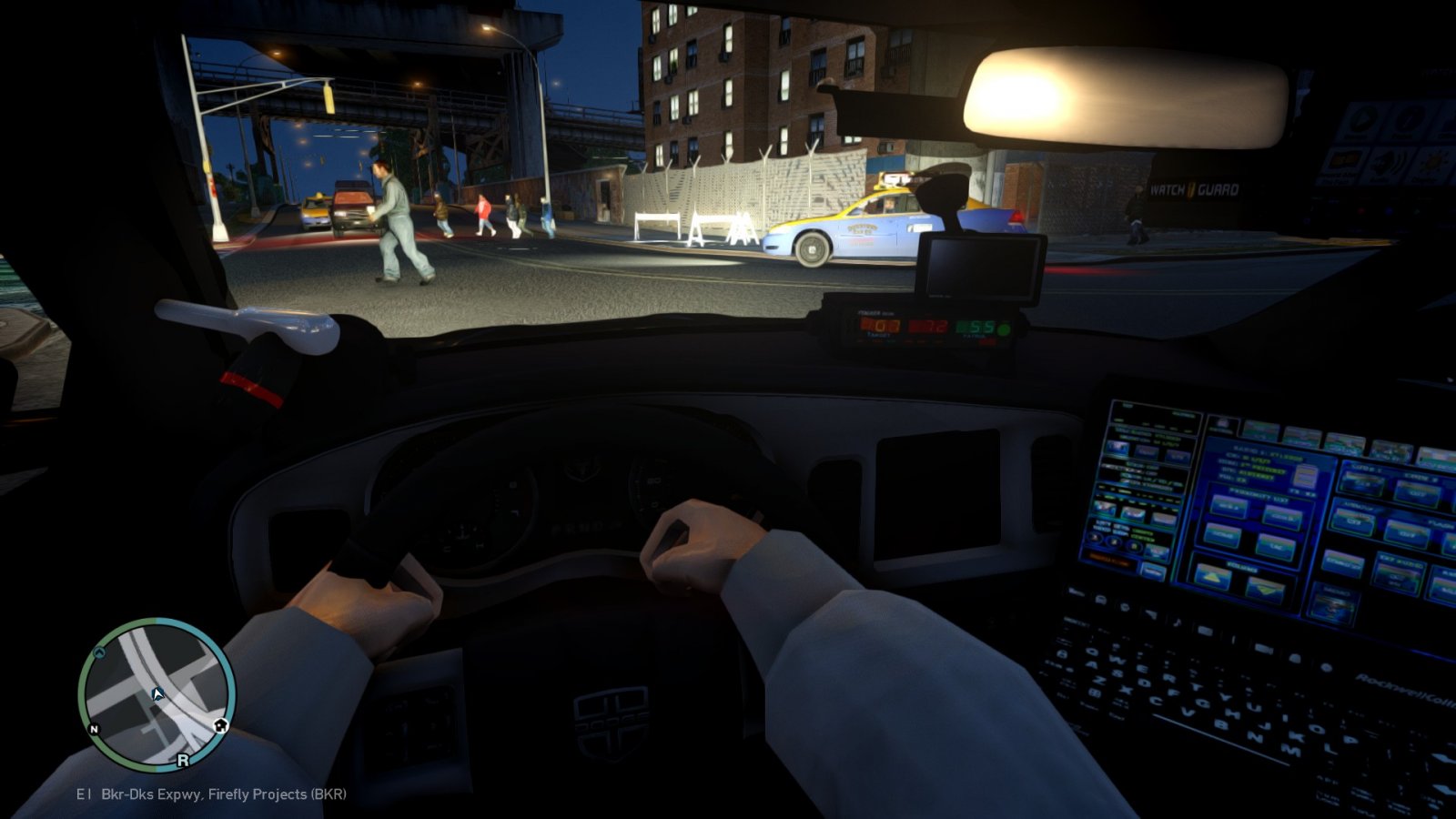Tap the document icon beside the radio status readout
Screen dimensions: 1456x819
pos(1307,476)
